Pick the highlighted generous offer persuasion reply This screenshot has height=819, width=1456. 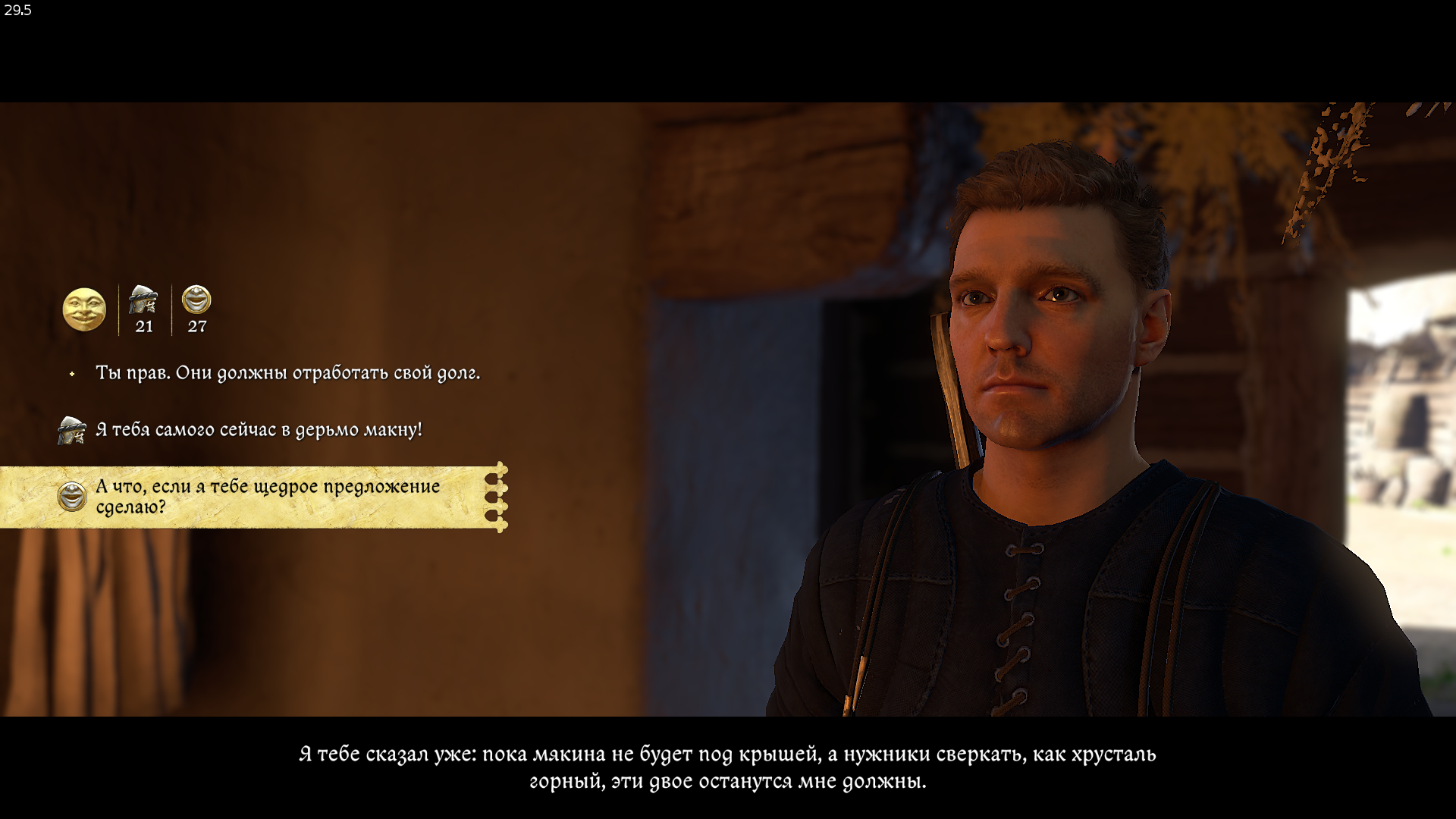click(x=267, y=497)
